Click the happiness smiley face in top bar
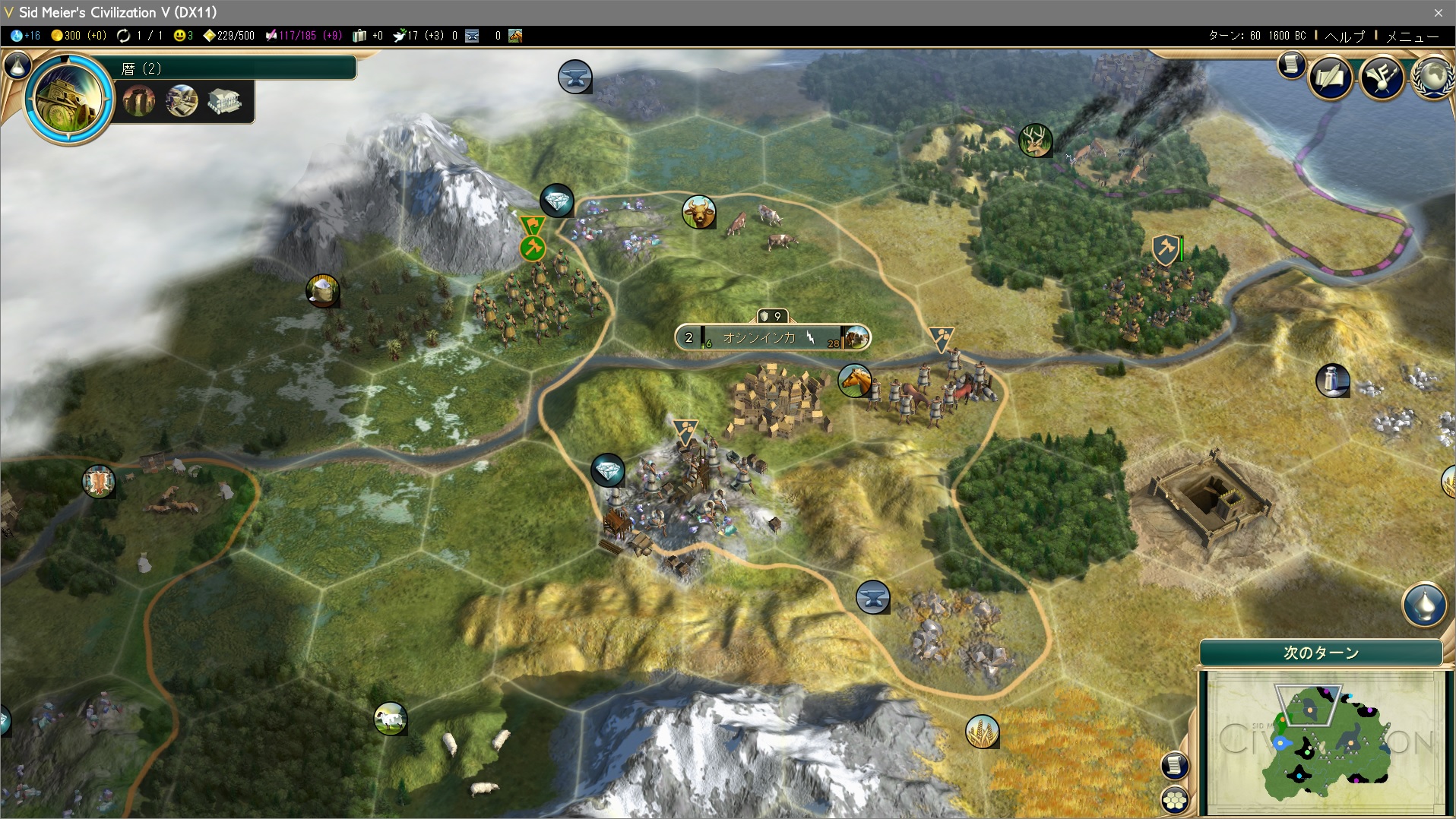This screenshot has width=1456, height=819. [x=180, y=36]
